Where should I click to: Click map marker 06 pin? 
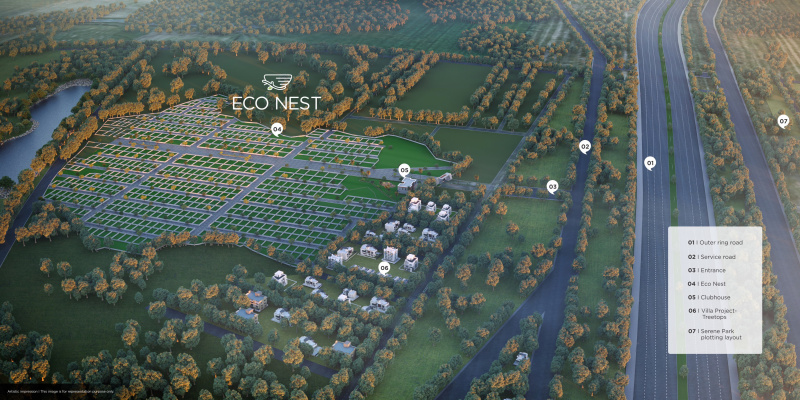point(384,267)
